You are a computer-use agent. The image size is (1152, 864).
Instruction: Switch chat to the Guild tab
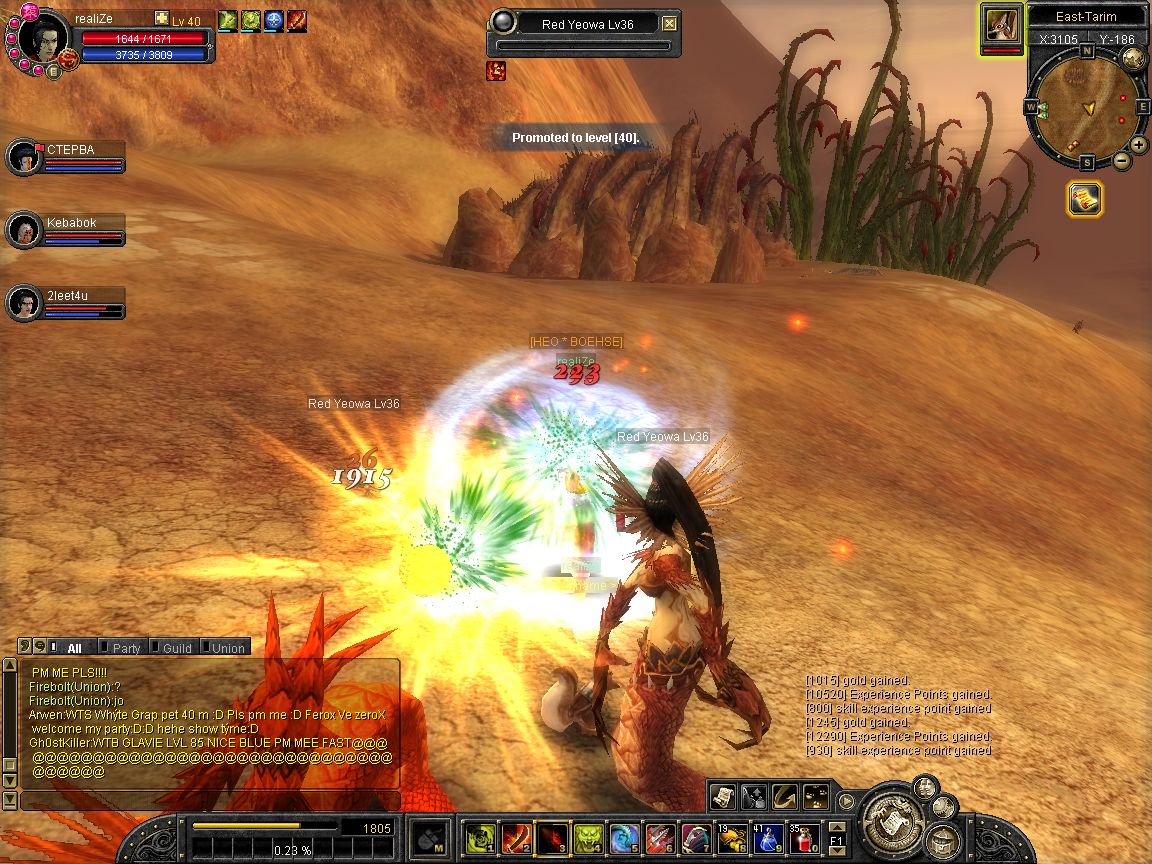coord(176,648)
